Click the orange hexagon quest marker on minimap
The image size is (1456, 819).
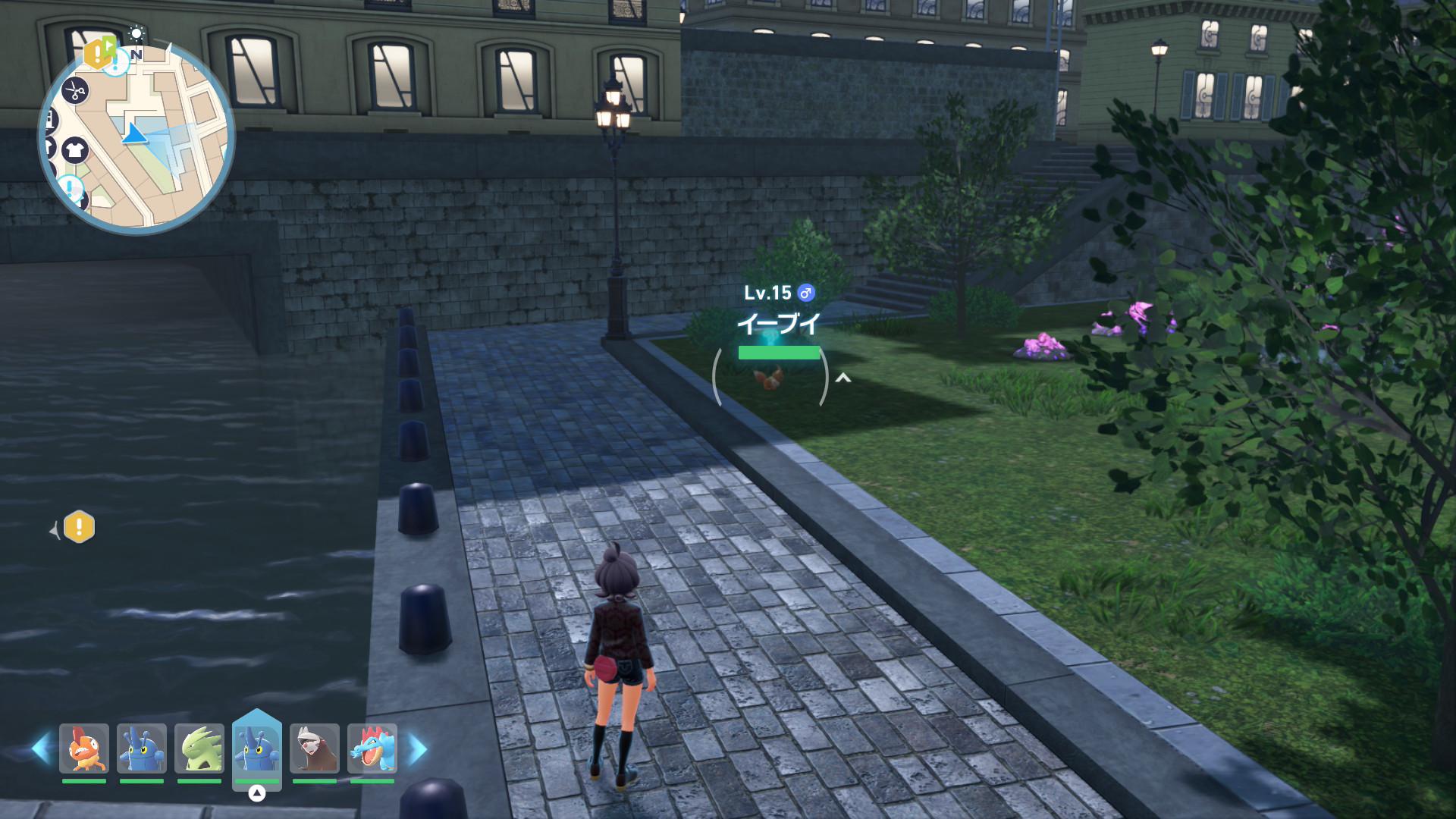tap(99, 52)
